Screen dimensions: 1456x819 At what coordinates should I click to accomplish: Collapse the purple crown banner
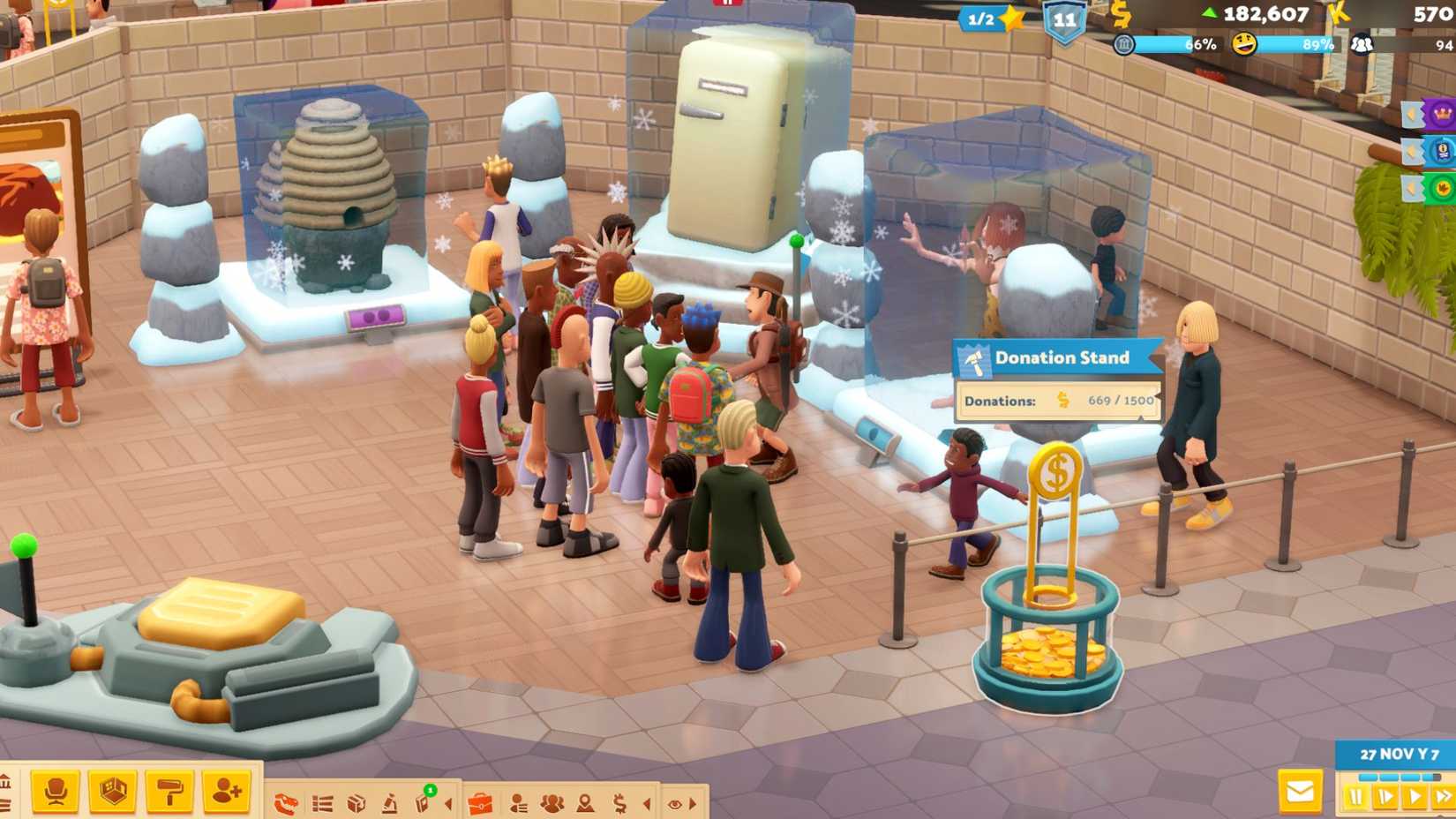(1410, 114)
